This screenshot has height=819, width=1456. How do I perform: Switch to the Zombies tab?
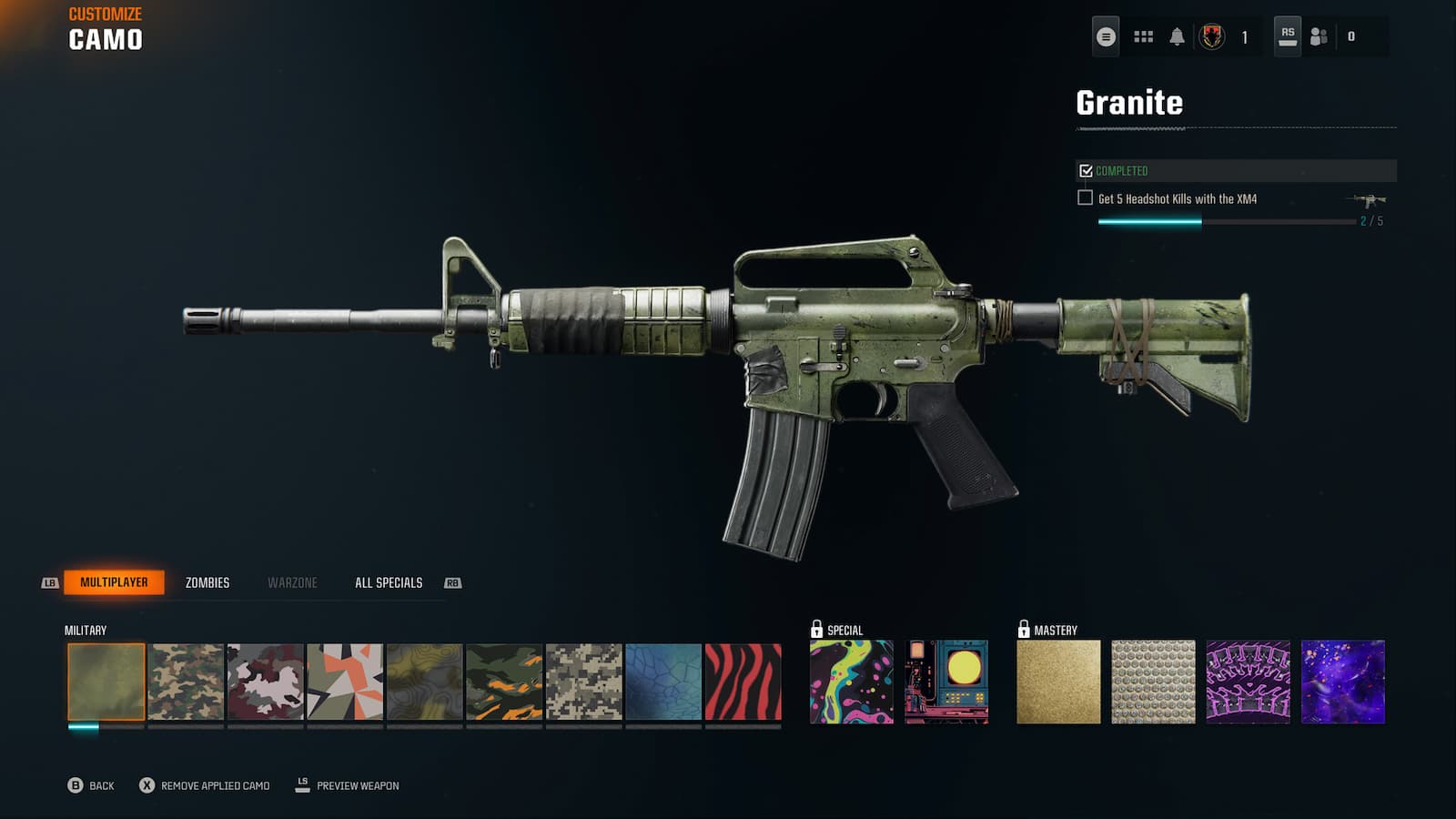pyautogui.click(x=207, y=582)
